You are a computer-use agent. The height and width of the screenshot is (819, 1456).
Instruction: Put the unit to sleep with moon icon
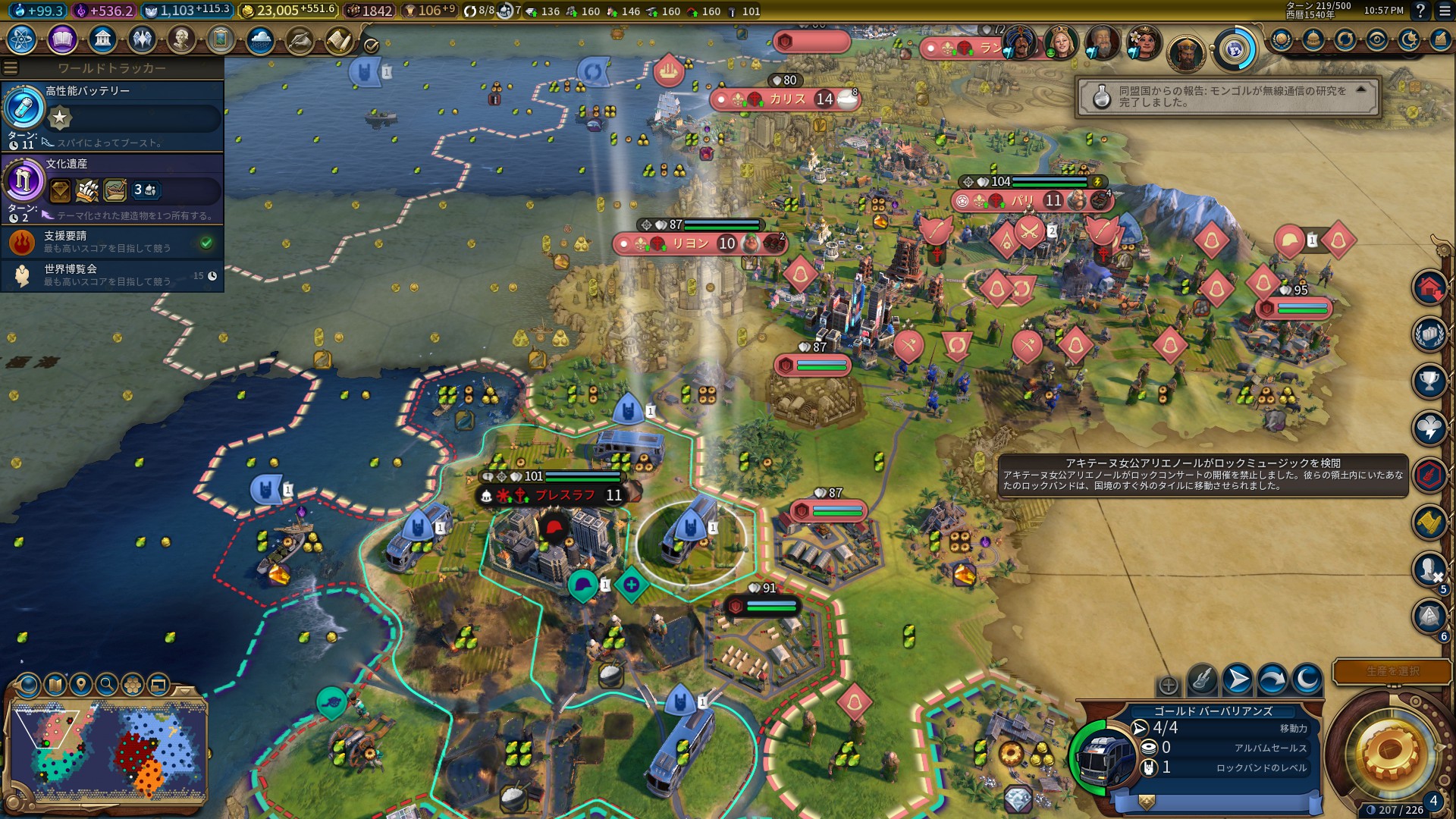[x=1307, y=679]
